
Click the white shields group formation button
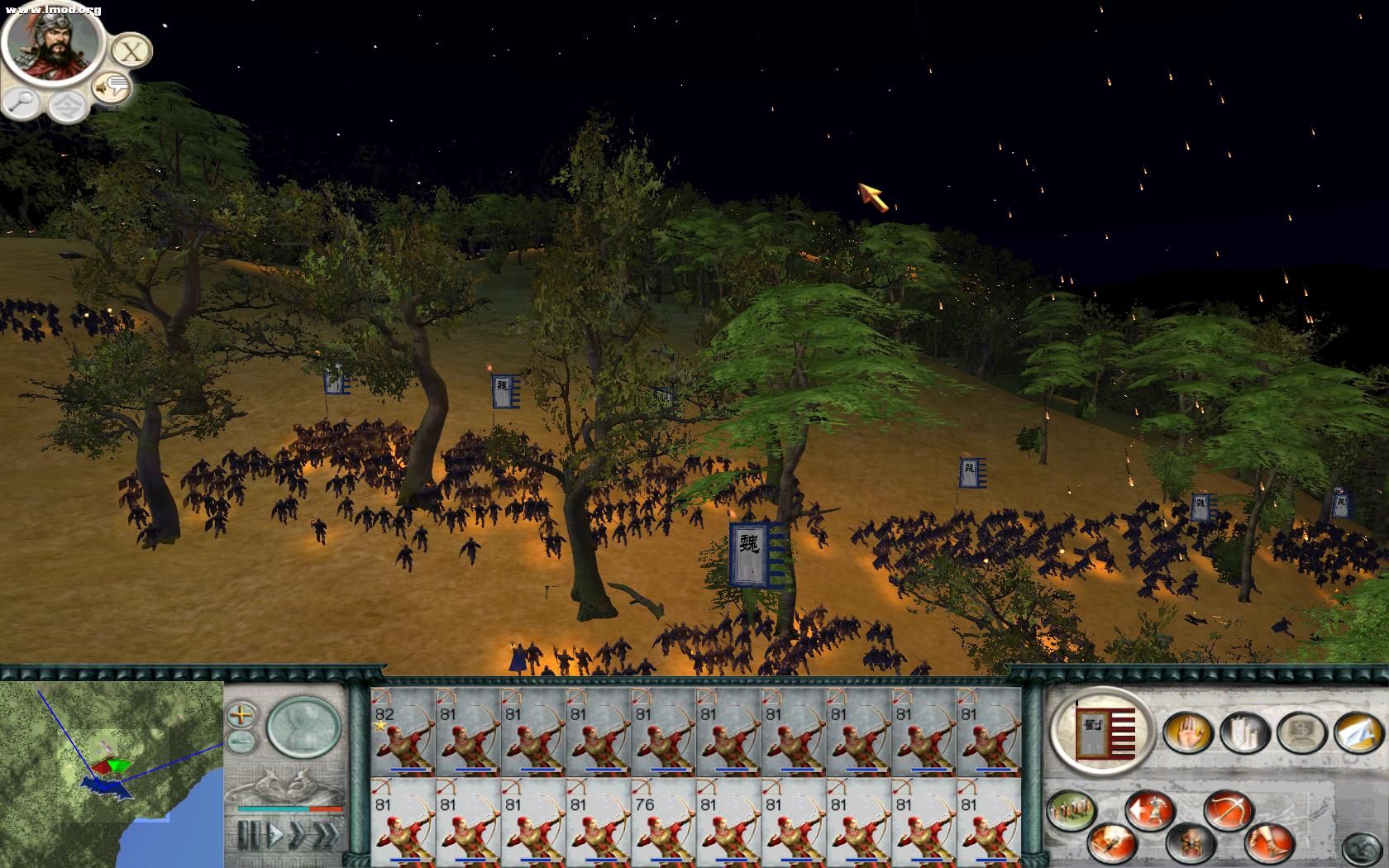(1245, 731)
